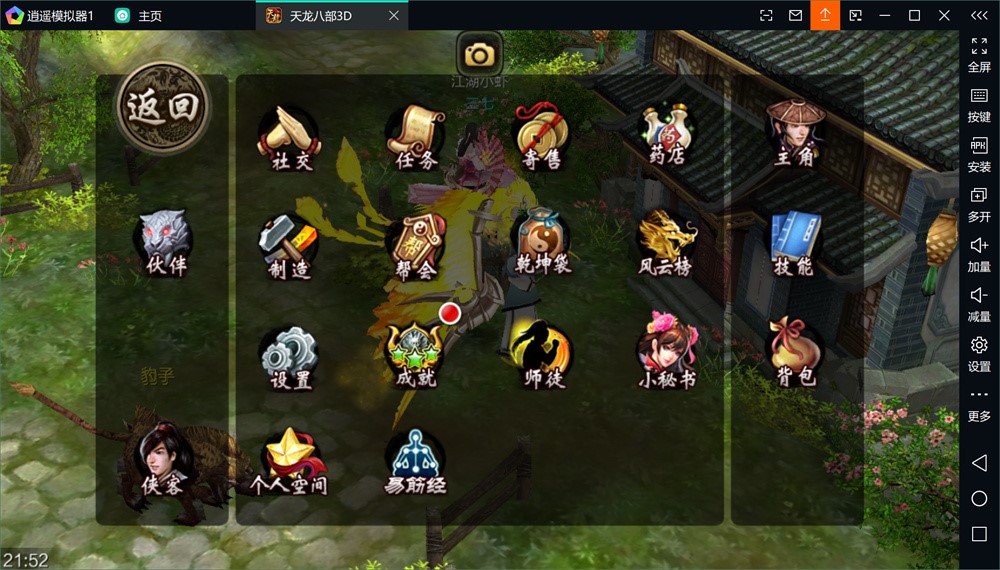
Task: Open the 主角 character sheet
Action: pyautogui.click(x=795, y=135)
